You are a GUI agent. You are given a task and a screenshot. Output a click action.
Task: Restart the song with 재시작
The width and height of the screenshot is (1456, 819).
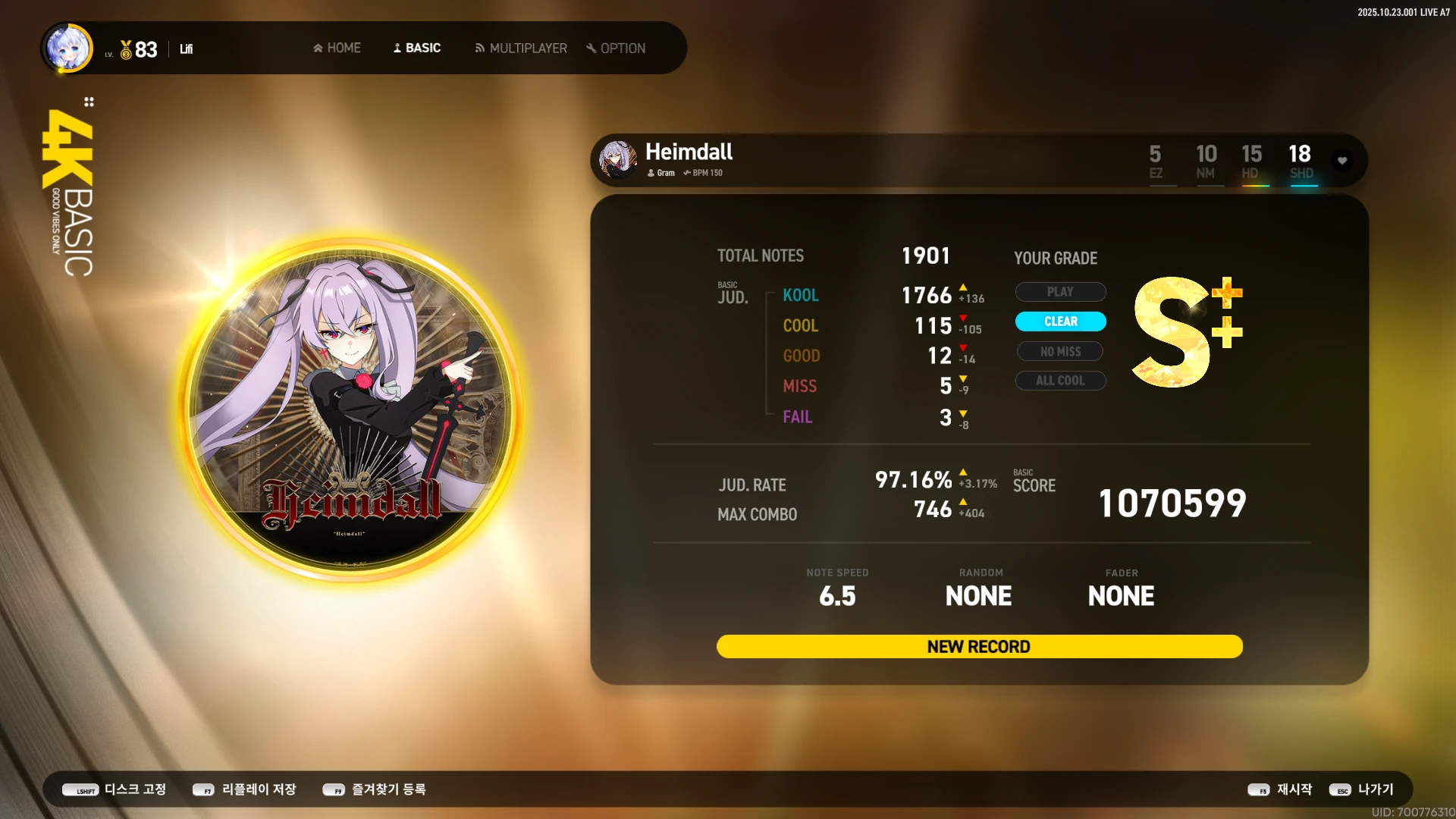pyautogui.click(x=1280, y=789)
